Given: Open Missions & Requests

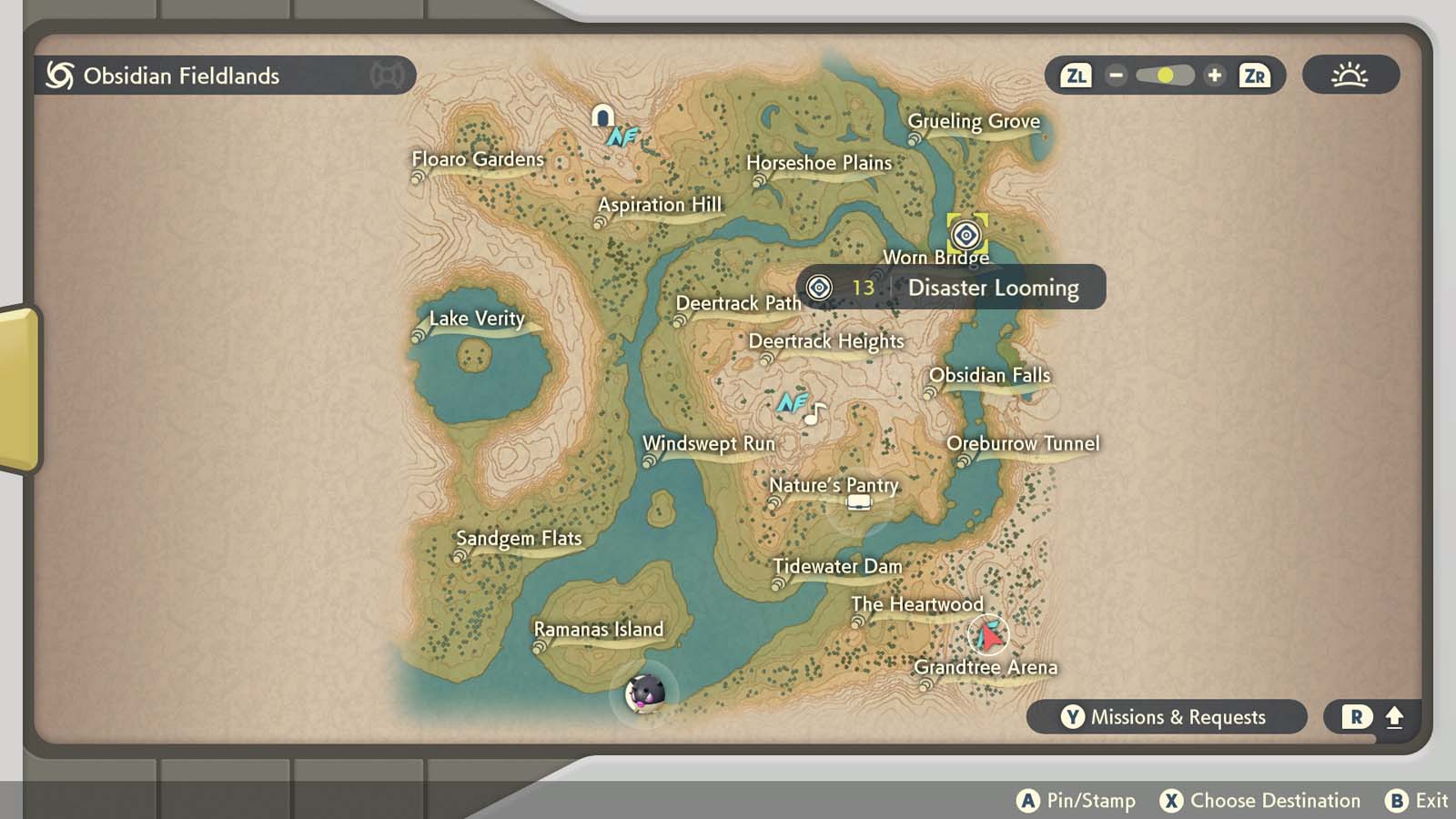Looking at the screenshot, I should [1168, 717].
